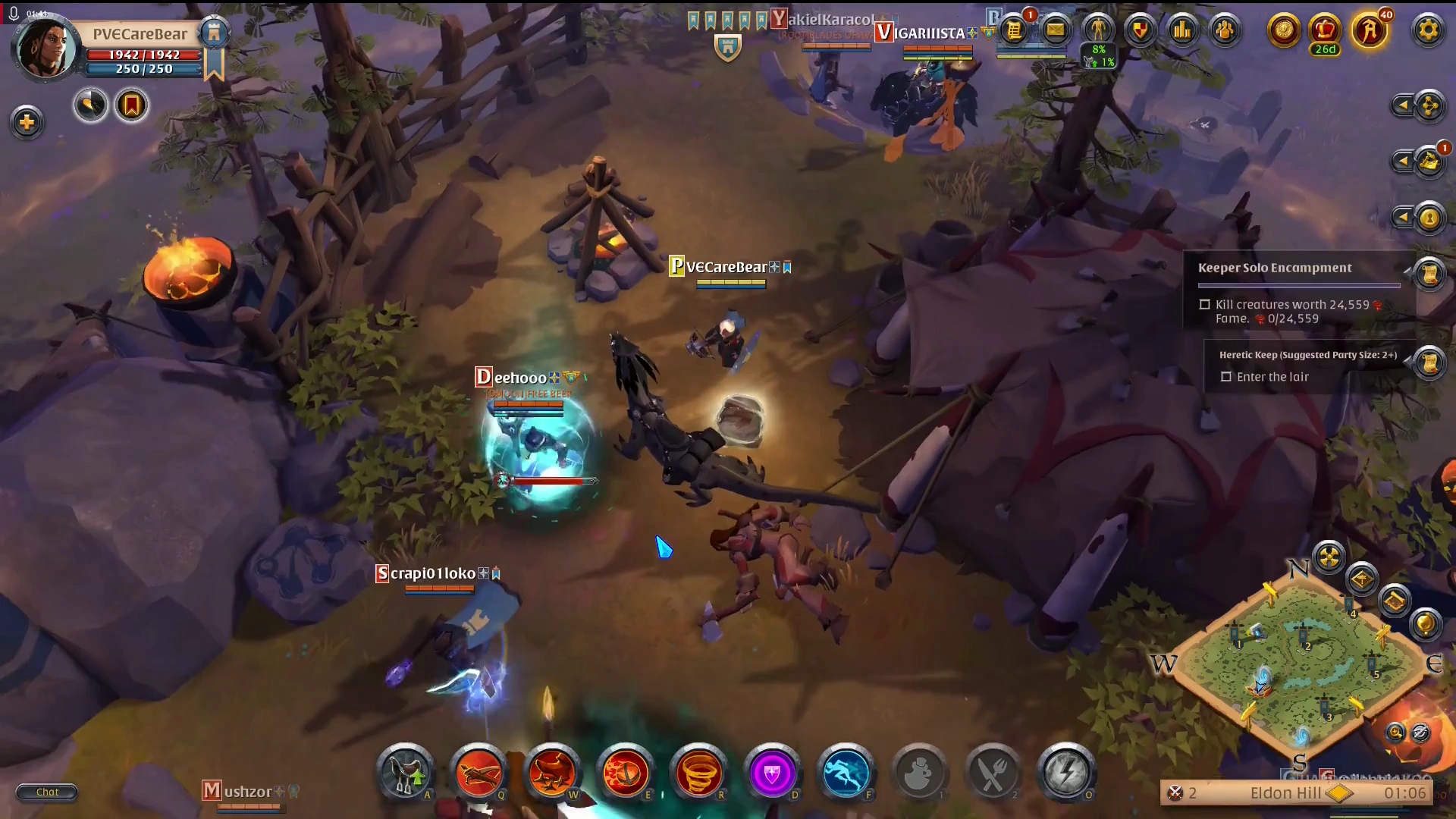Open the red-yellow shield guild icon
The width and height of the screenshot is (1456, 819).
click(1140, 30)
